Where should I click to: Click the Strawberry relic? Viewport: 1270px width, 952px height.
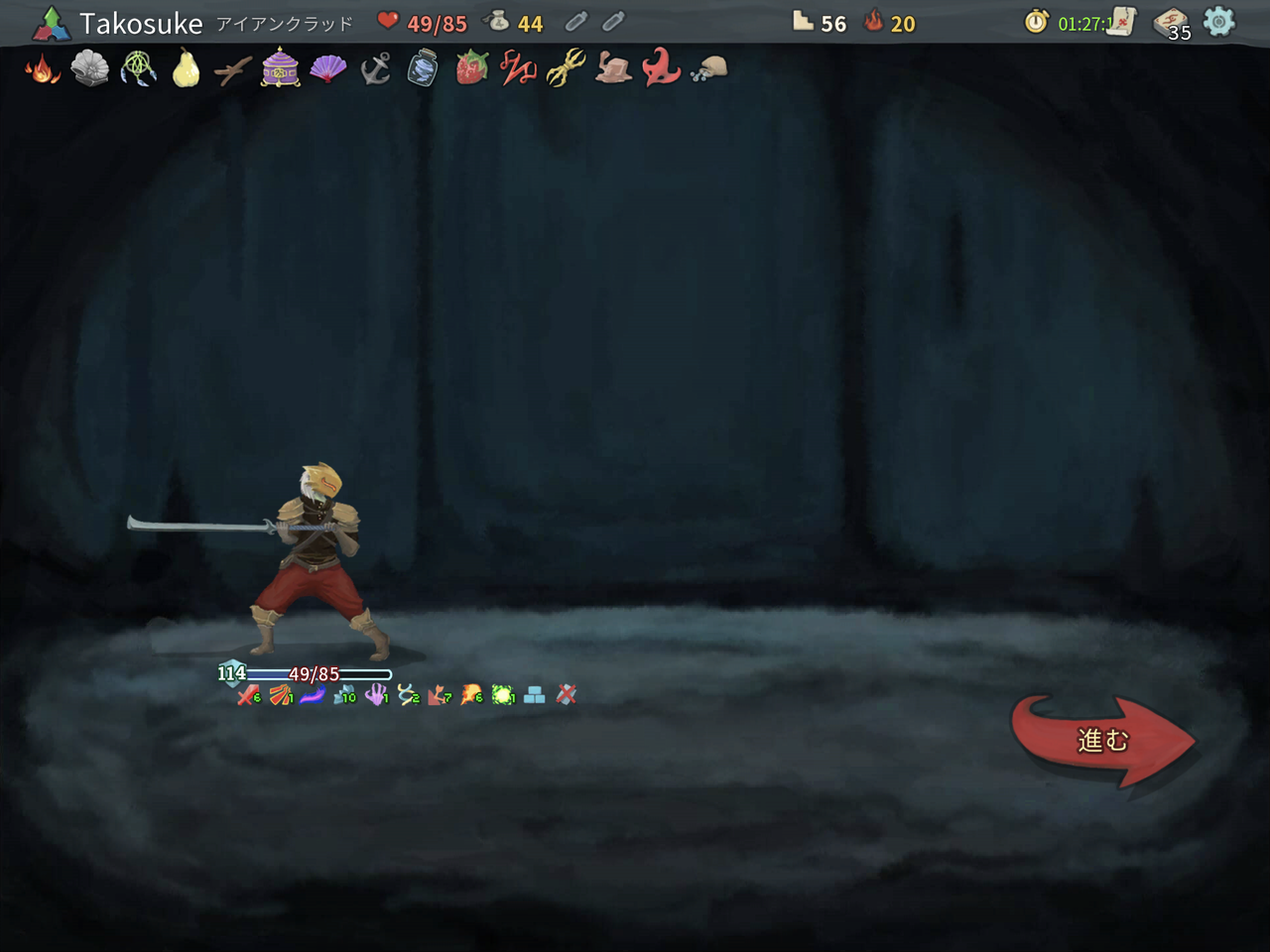click(469, 69)
